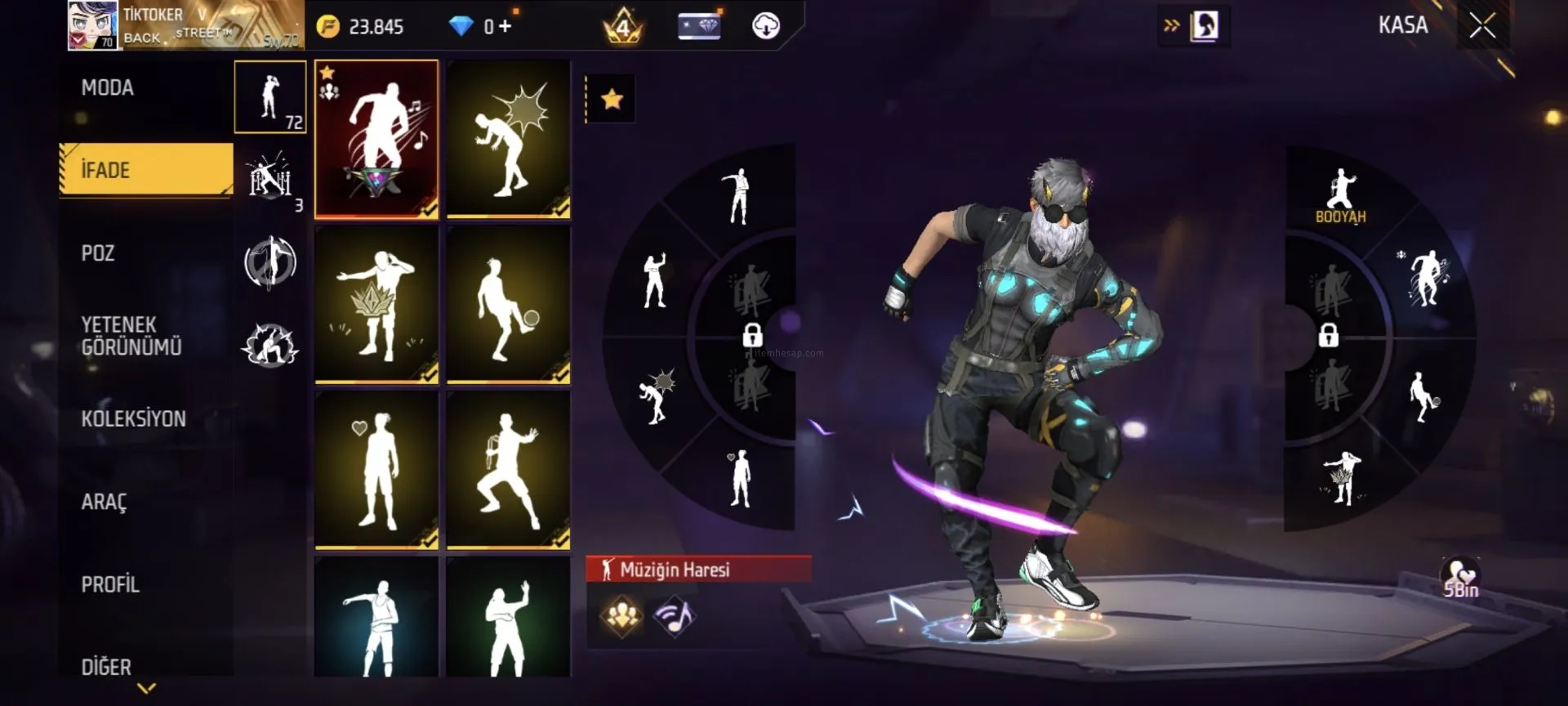1568x706 pixels.
Task: Close the vault with the X button
Action: (x=1482, y=26)
